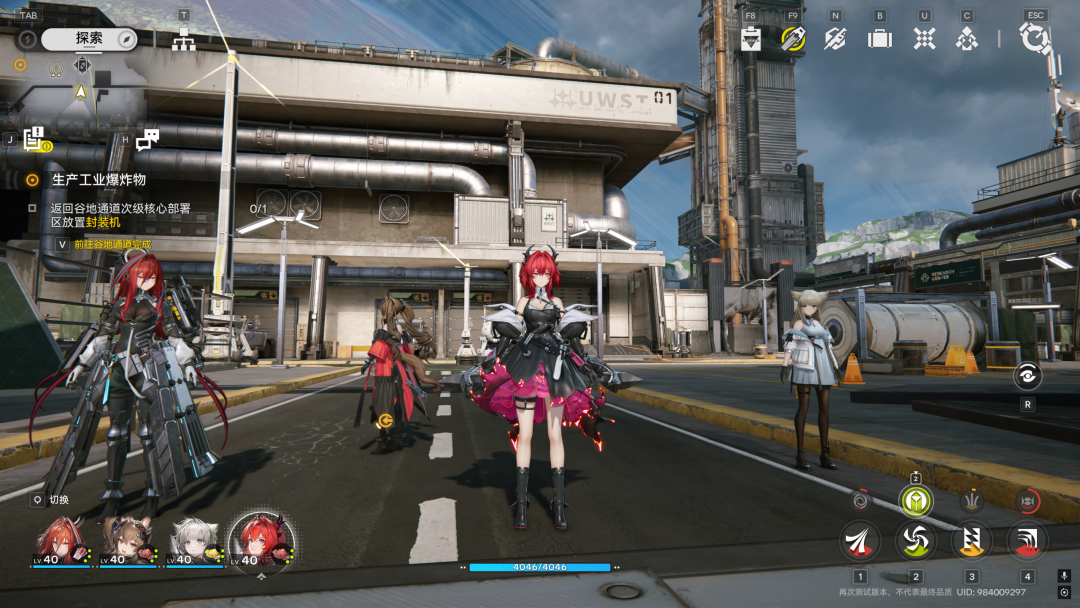The height and width of the screenshot is (608, 1080).
Task: Open the operator squad icon
Action: coord(966,38)
